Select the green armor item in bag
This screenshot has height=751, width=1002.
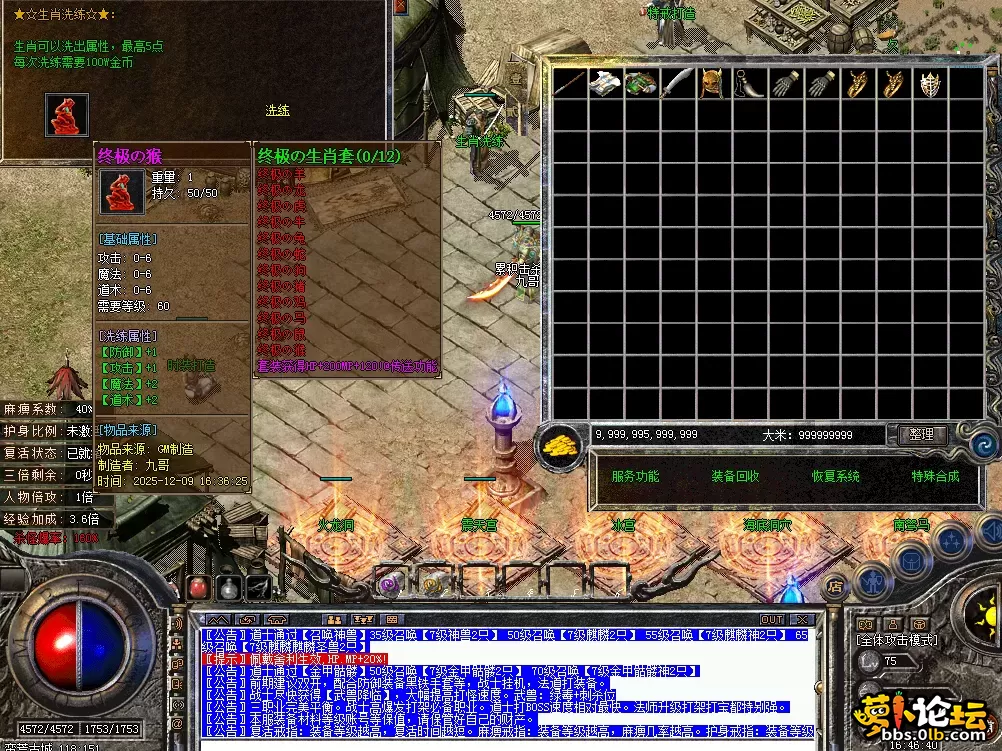(x=640, y=84)
